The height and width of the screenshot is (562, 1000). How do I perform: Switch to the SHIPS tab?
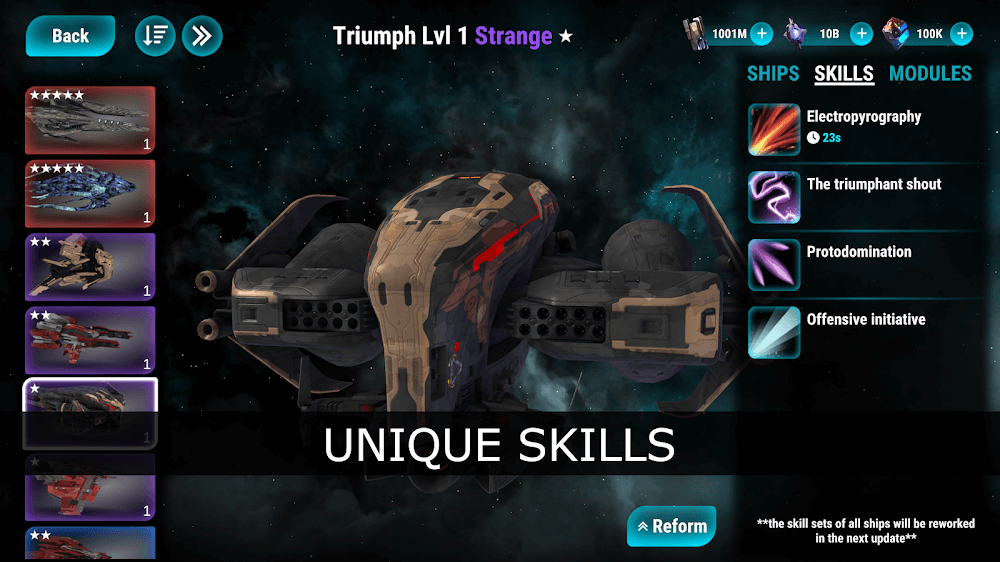click(773, 73)
